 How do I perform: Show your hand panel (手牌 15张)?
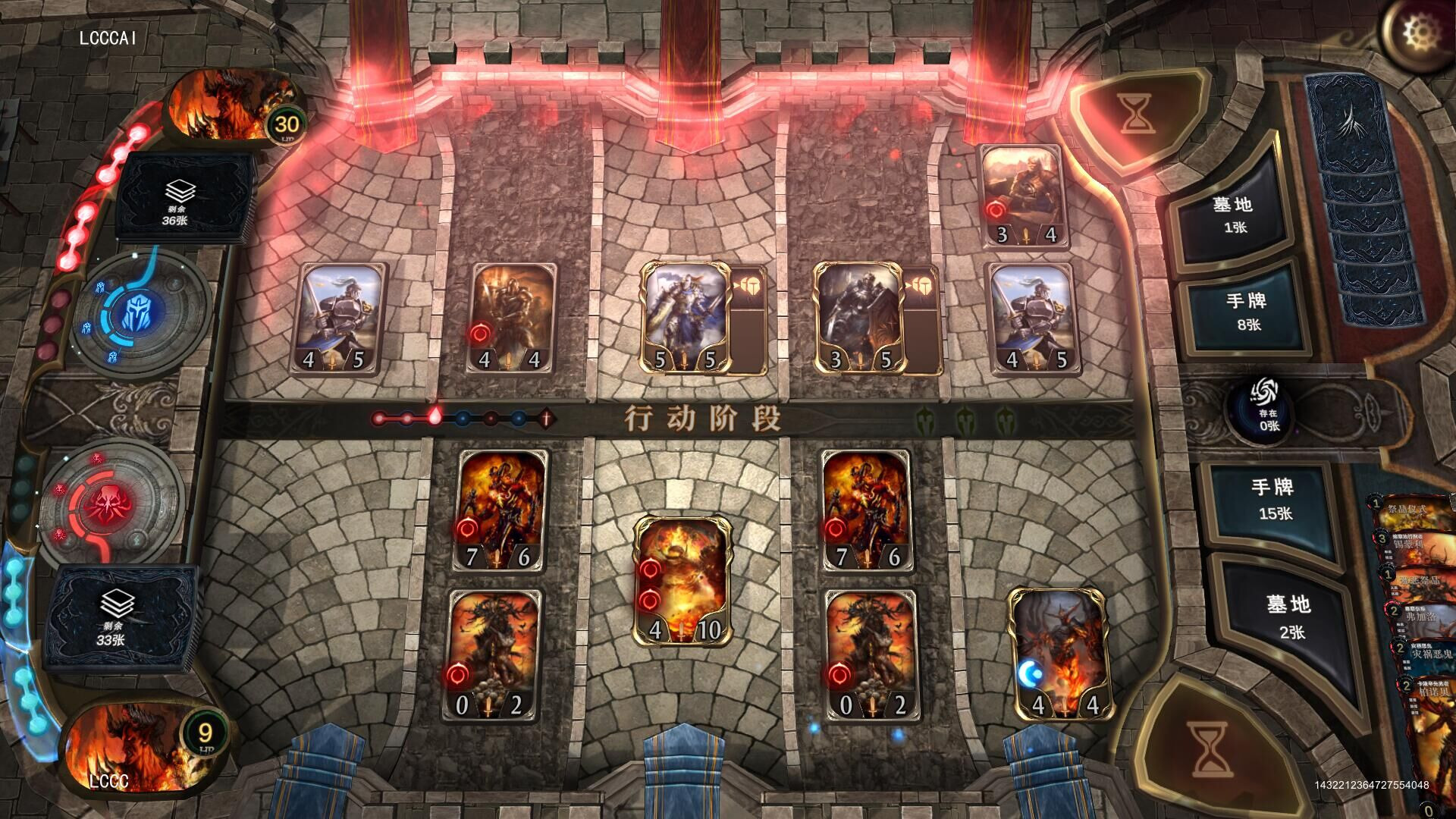1274,499
